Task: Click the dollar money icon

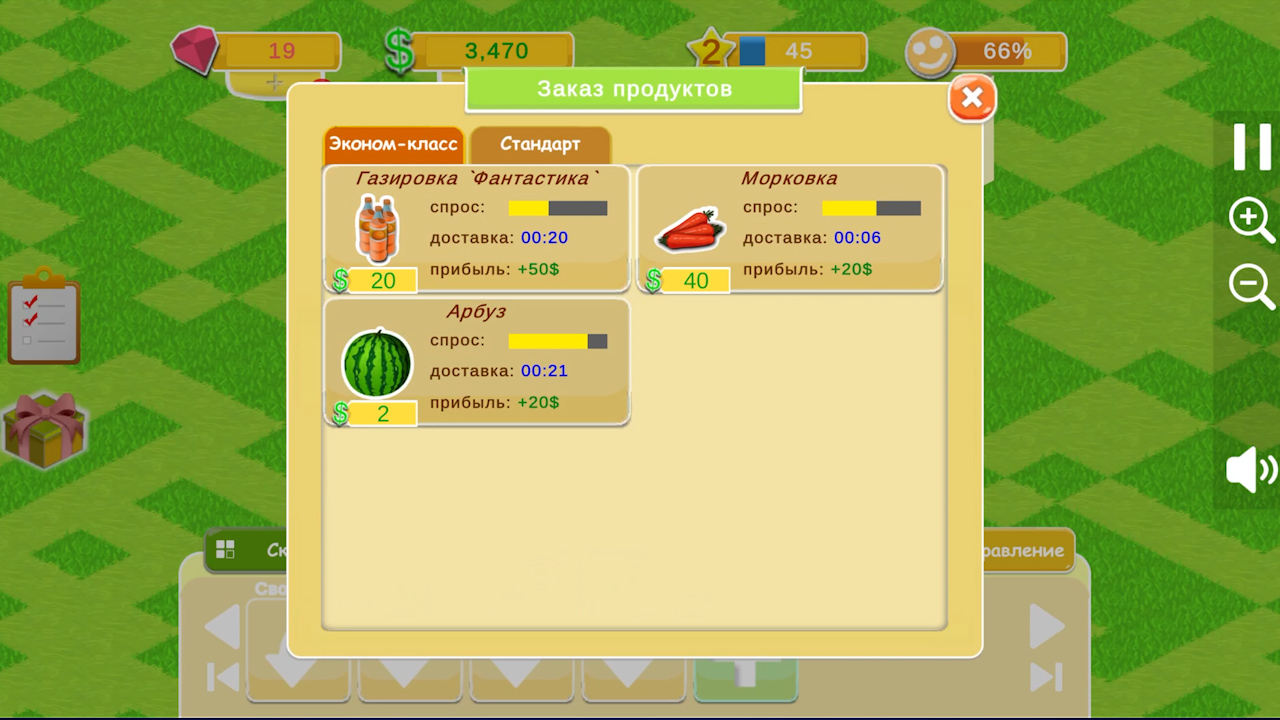Action: [x=398, y=48]
